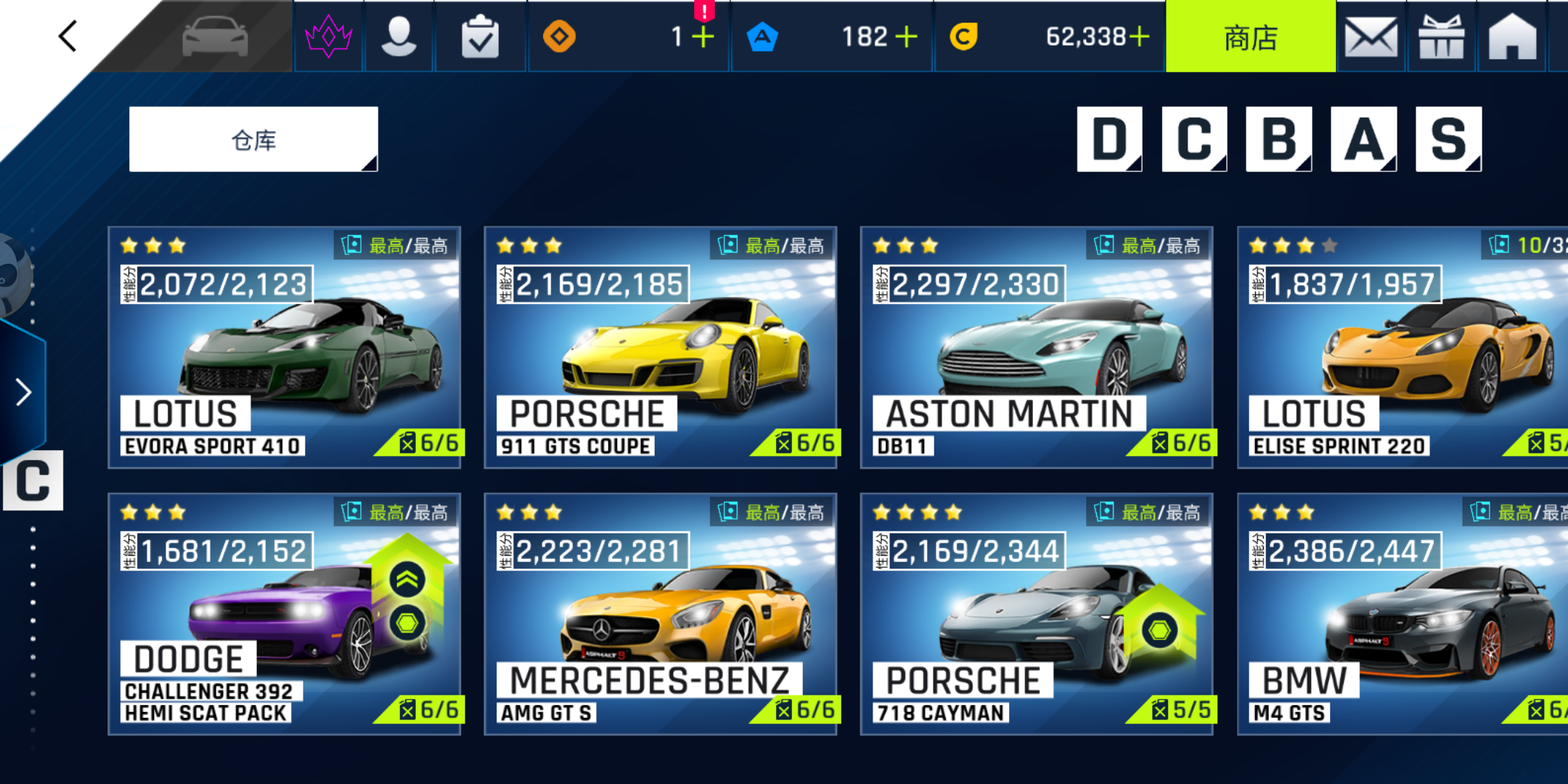Filter cars by class A
This screenshot has width=1568, height=784.
[x=1363, y=139]
